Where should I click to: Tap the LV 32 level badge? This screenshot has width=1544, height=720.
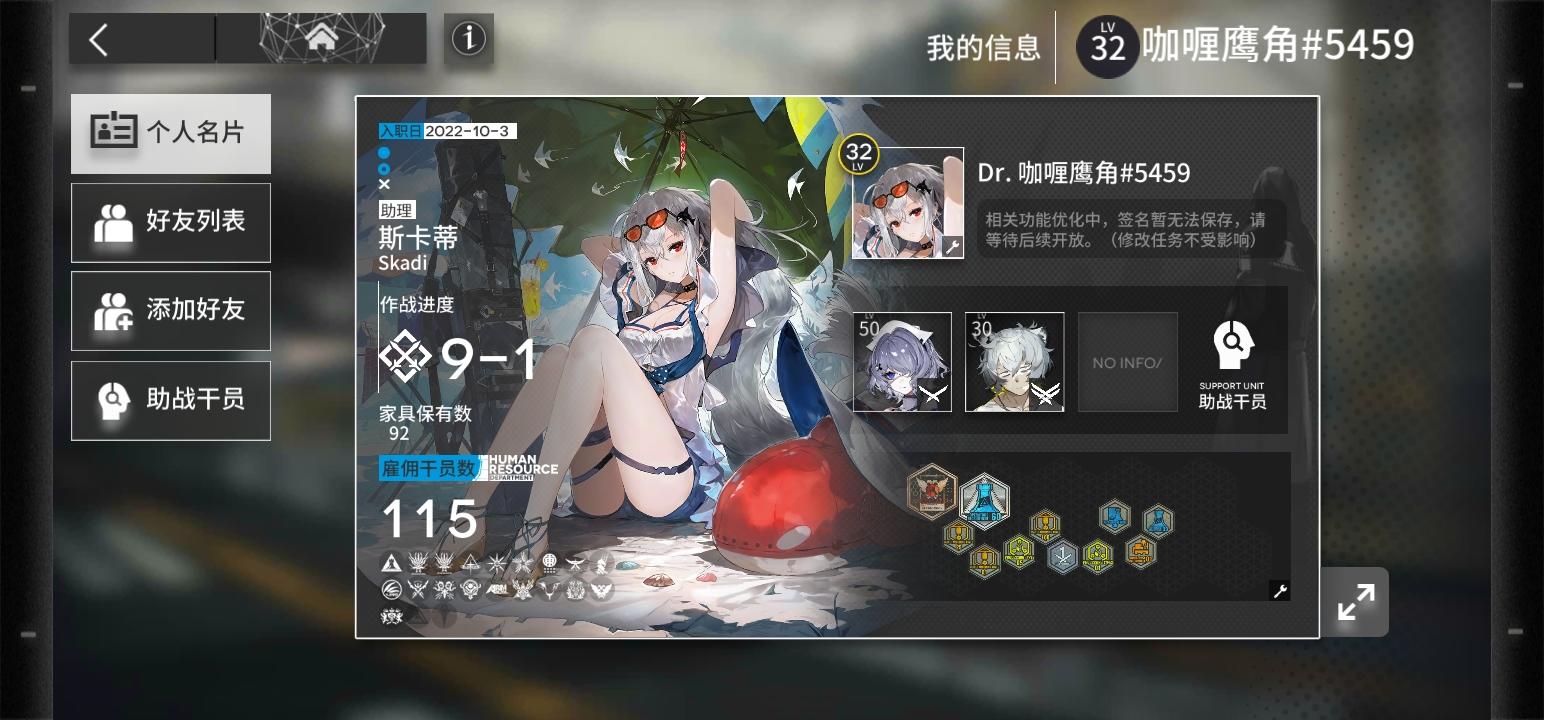1106,47
